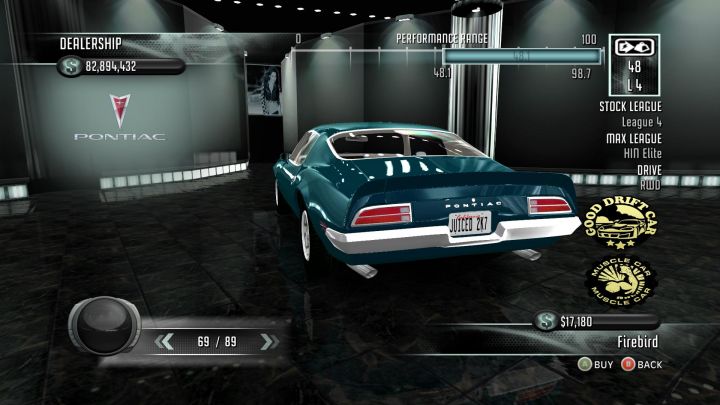
Task: Advance to the next car with right arrow
Action: tap(264, 342)
